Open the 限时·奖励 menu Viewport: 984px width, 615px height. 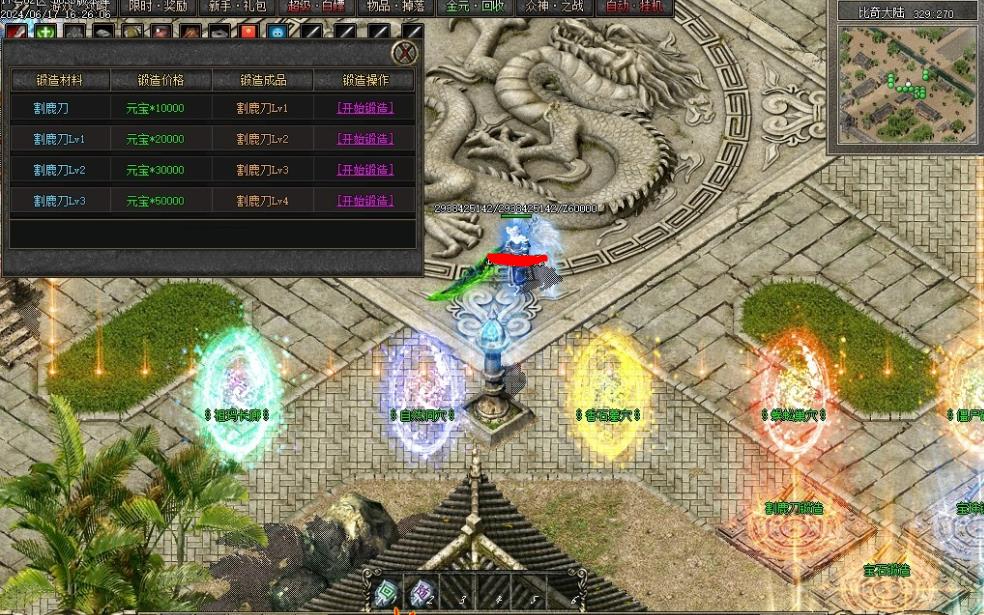[x=158, y=7]
